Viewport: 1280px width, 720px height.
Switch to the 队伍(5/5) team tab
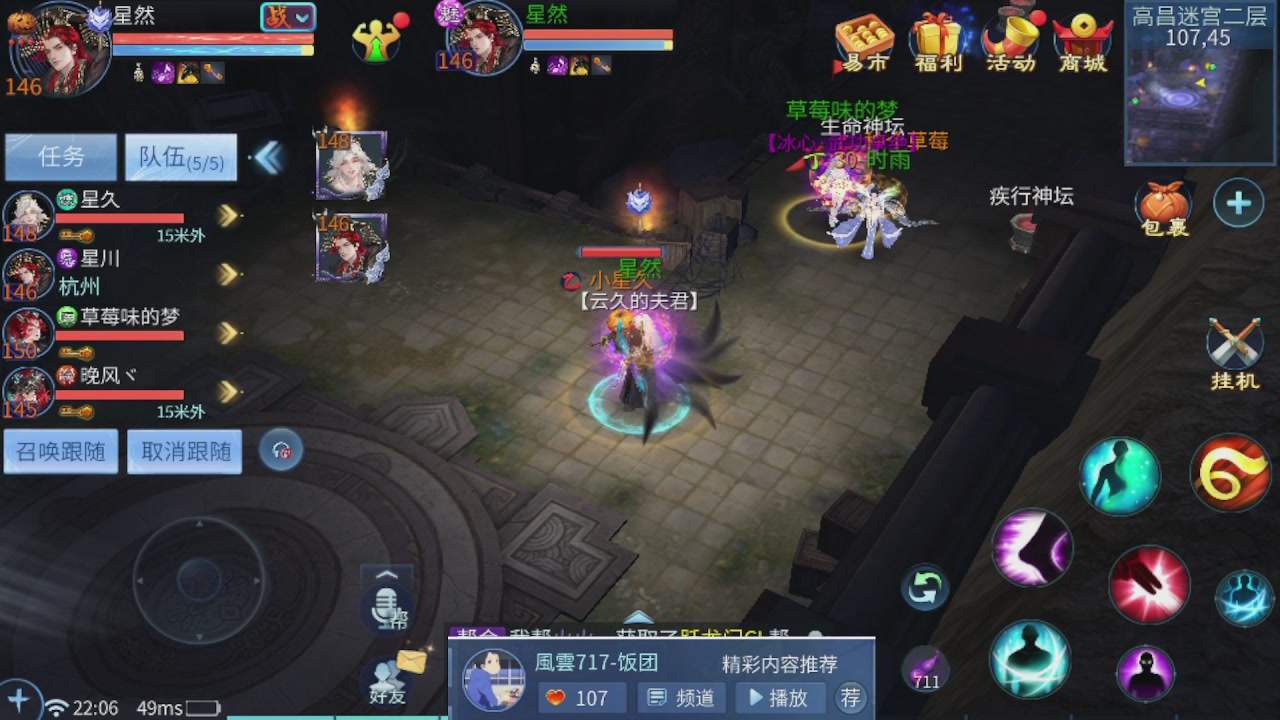[x=180, y=157]
